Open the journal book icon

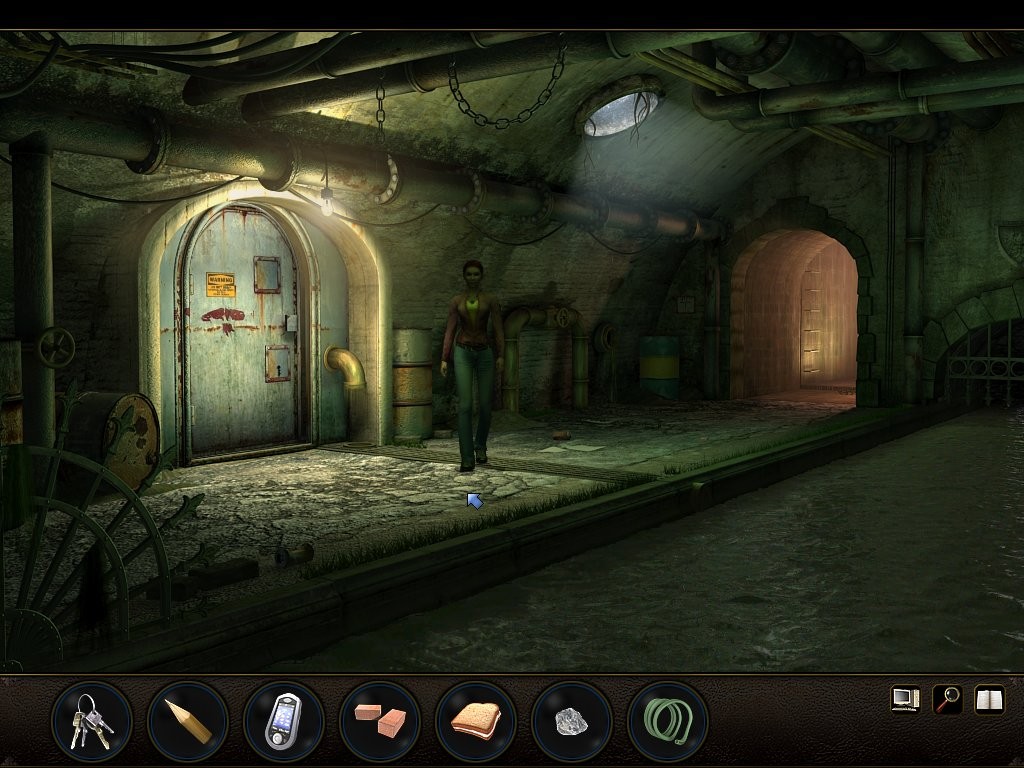pos(989,699)
